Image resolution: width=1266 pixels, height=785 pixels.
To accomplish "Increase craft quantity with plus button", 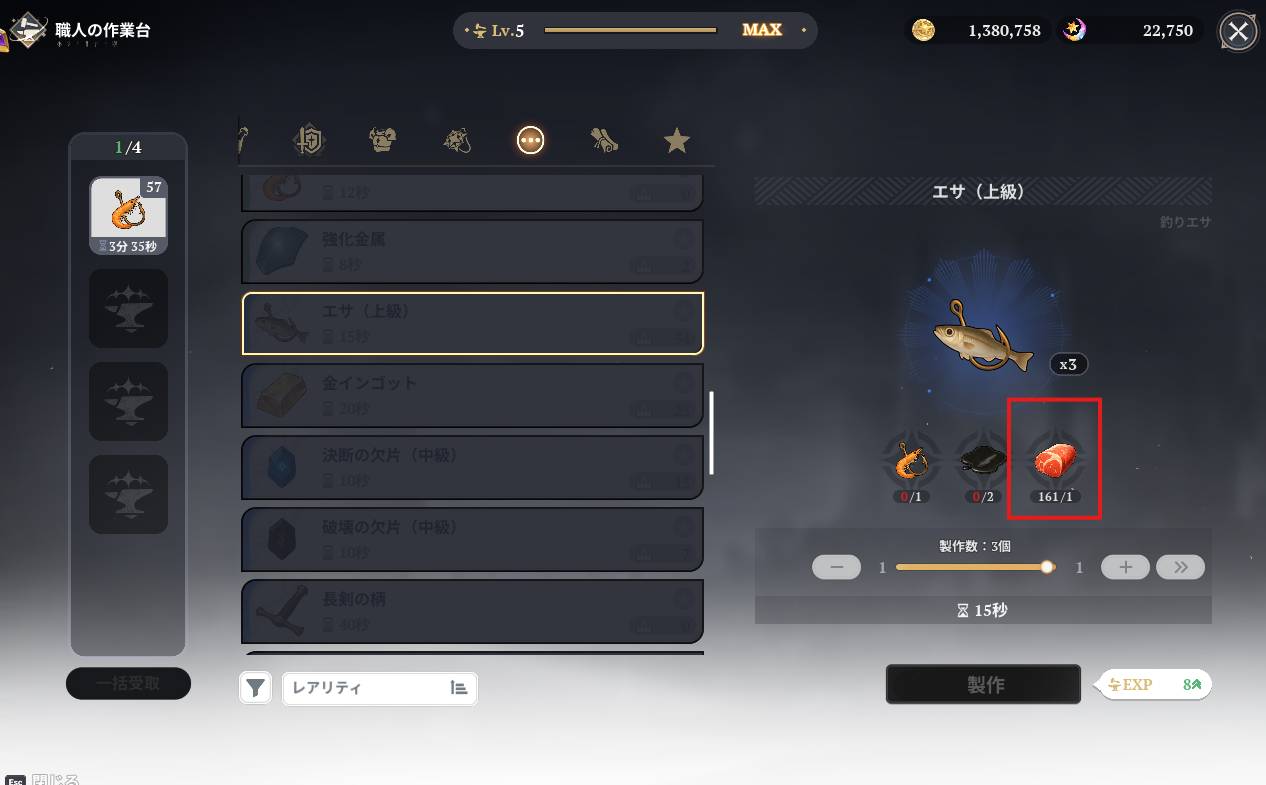I will (1125, 567).
